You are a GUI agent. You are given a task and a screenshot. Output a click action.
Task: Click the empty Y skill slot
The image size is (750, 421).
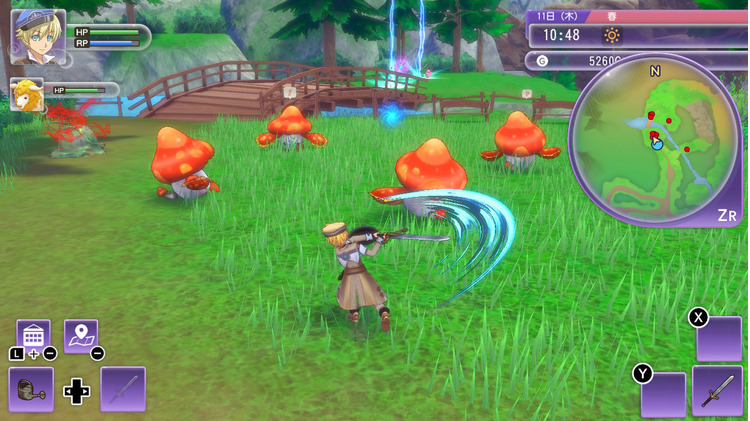pos(664,393)
